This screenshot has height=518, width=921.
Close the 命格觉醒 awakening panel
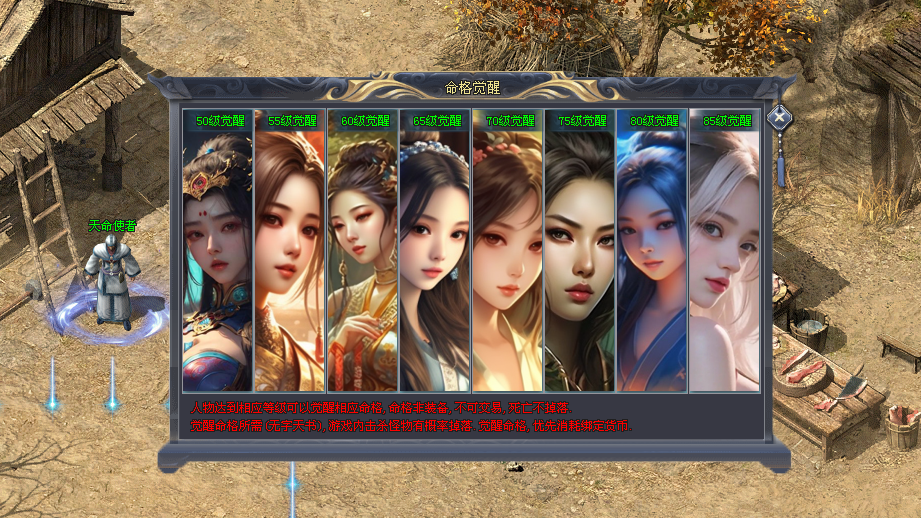click(x=779, y=117)
